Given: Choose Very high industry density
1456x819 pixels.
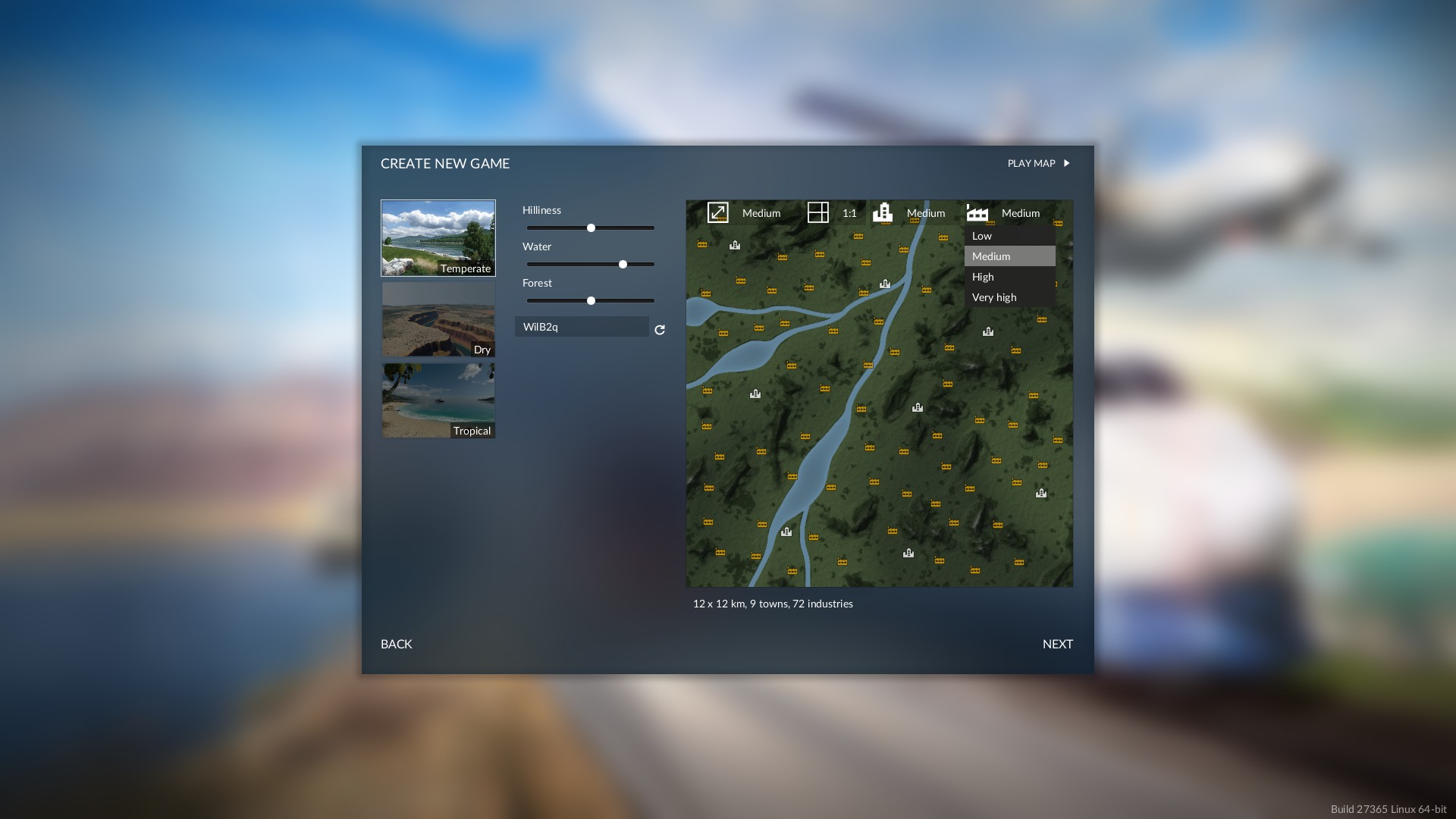Looking at the screenshot, I should tap(1009, 297).
